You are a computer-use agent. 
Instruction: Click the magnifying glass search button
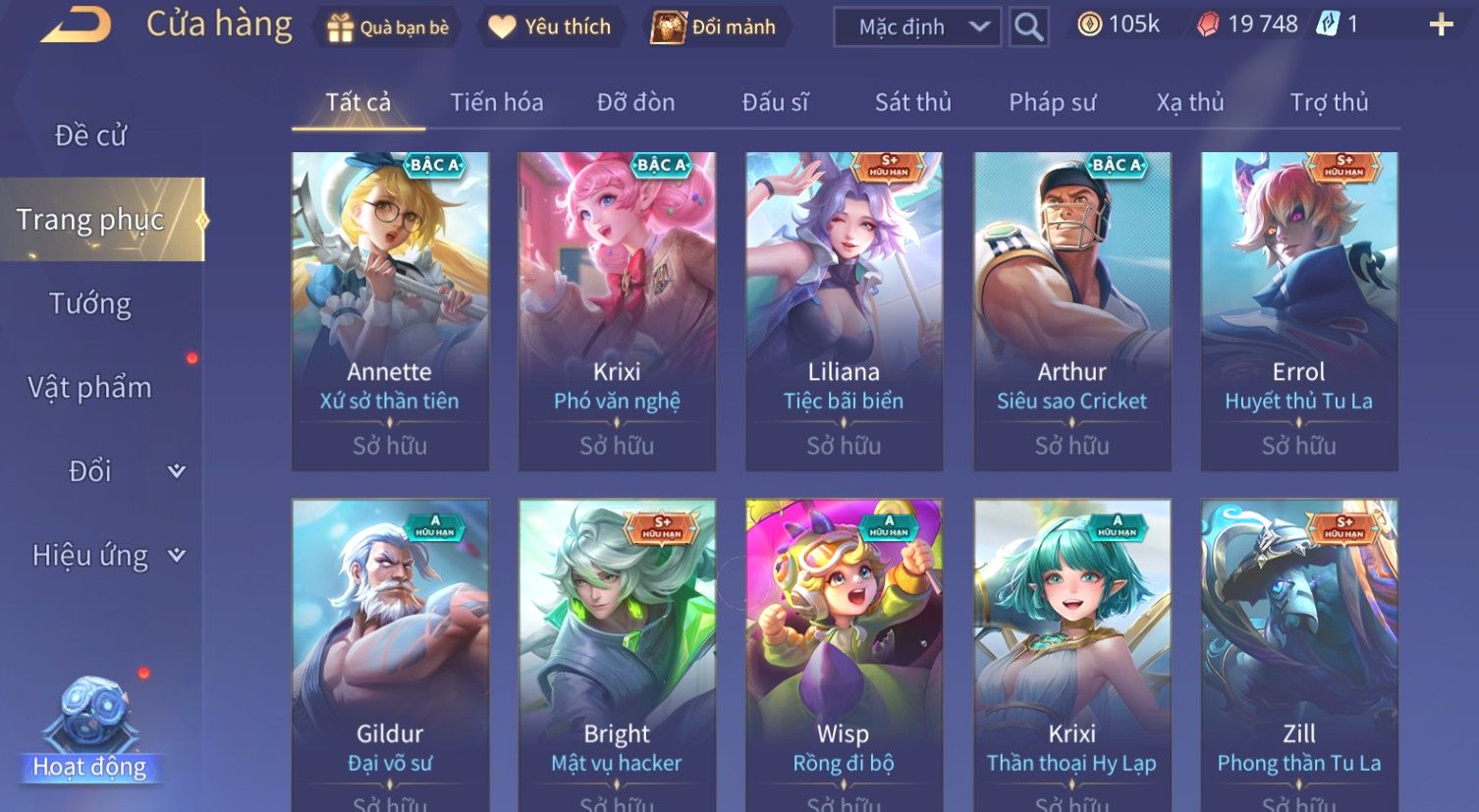1028,27
